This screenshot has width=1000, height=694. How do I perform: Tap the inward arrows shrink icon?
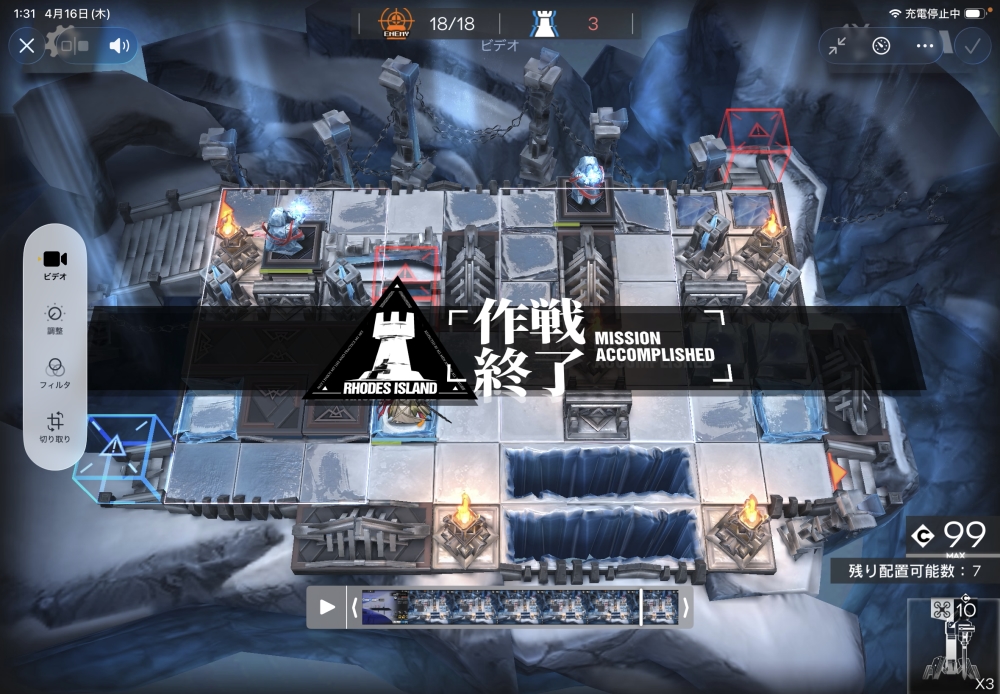[837, 46]
